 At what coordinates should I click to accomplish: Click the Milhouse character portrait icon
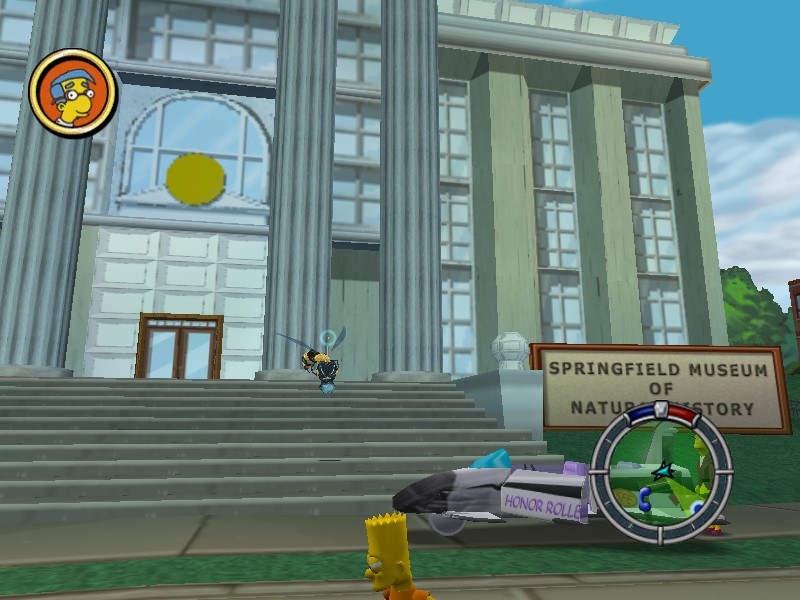[x=73, y=92]
